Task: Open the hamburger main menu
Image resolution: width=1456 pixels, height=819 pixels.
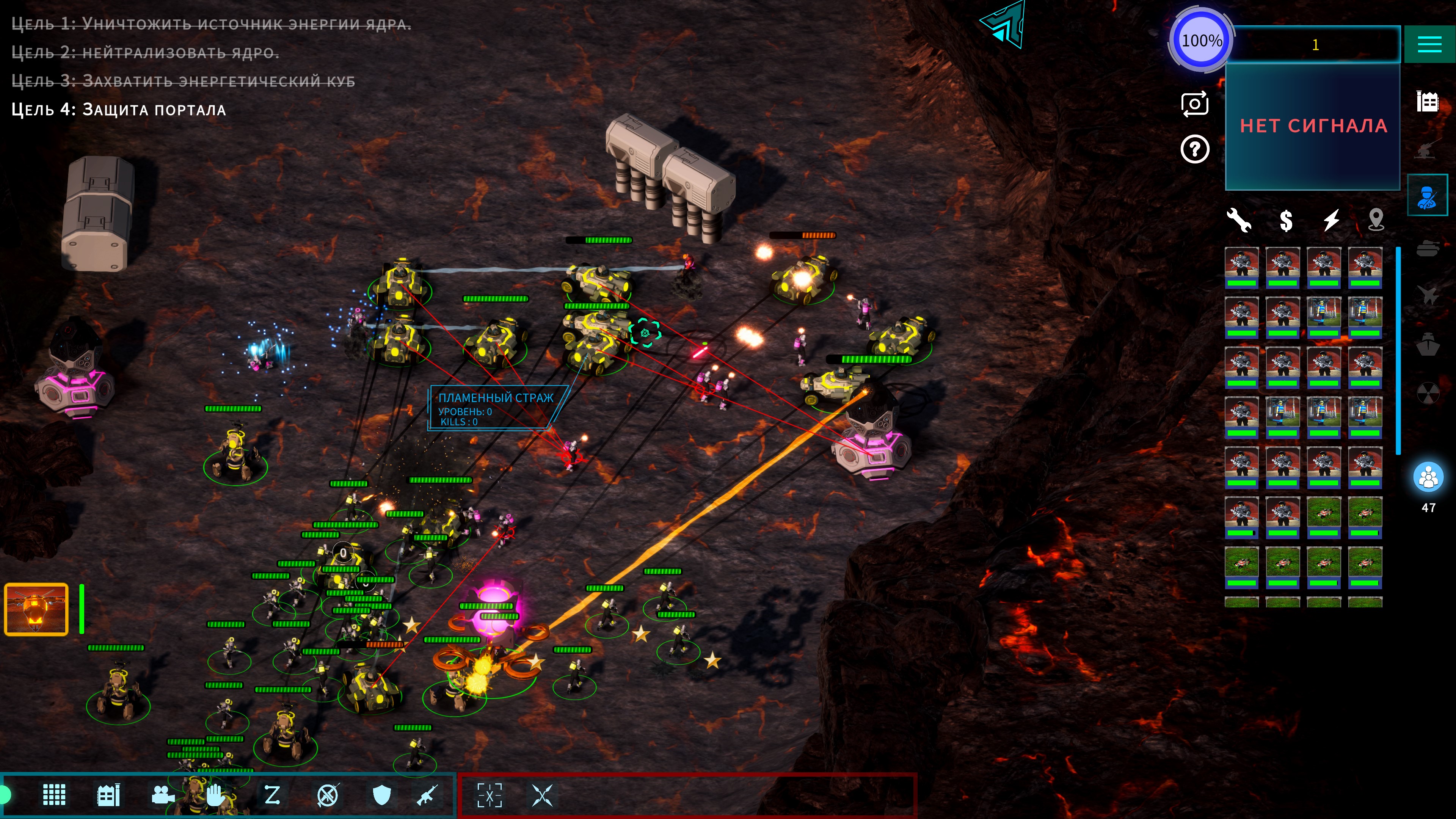Action: click(1429, 44)
